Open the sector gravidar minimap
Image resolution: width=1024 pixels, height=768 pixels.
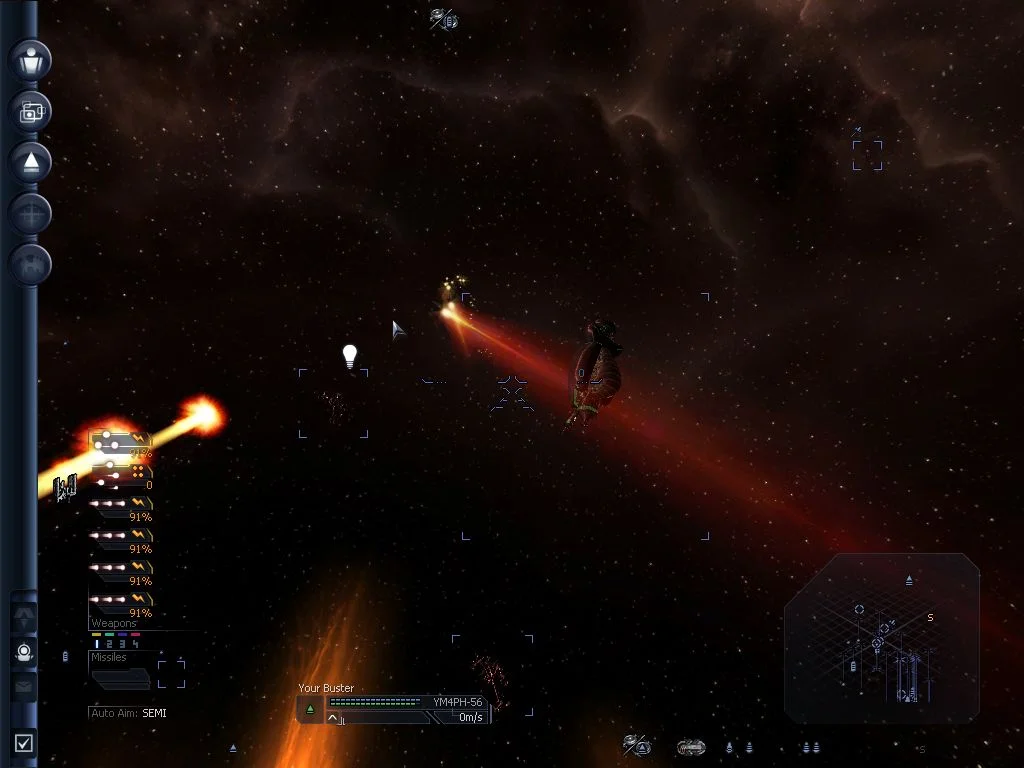click(882, 638)
